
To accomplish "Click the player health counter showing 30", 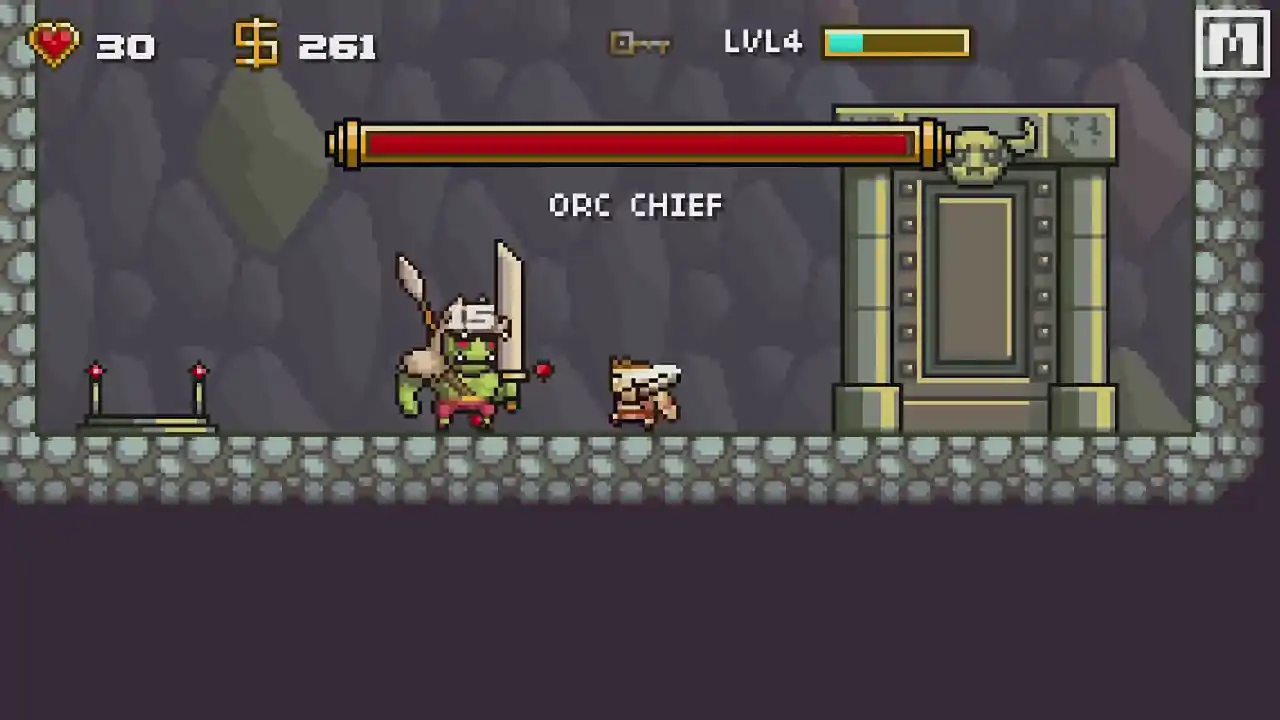I will pos(125,46).
